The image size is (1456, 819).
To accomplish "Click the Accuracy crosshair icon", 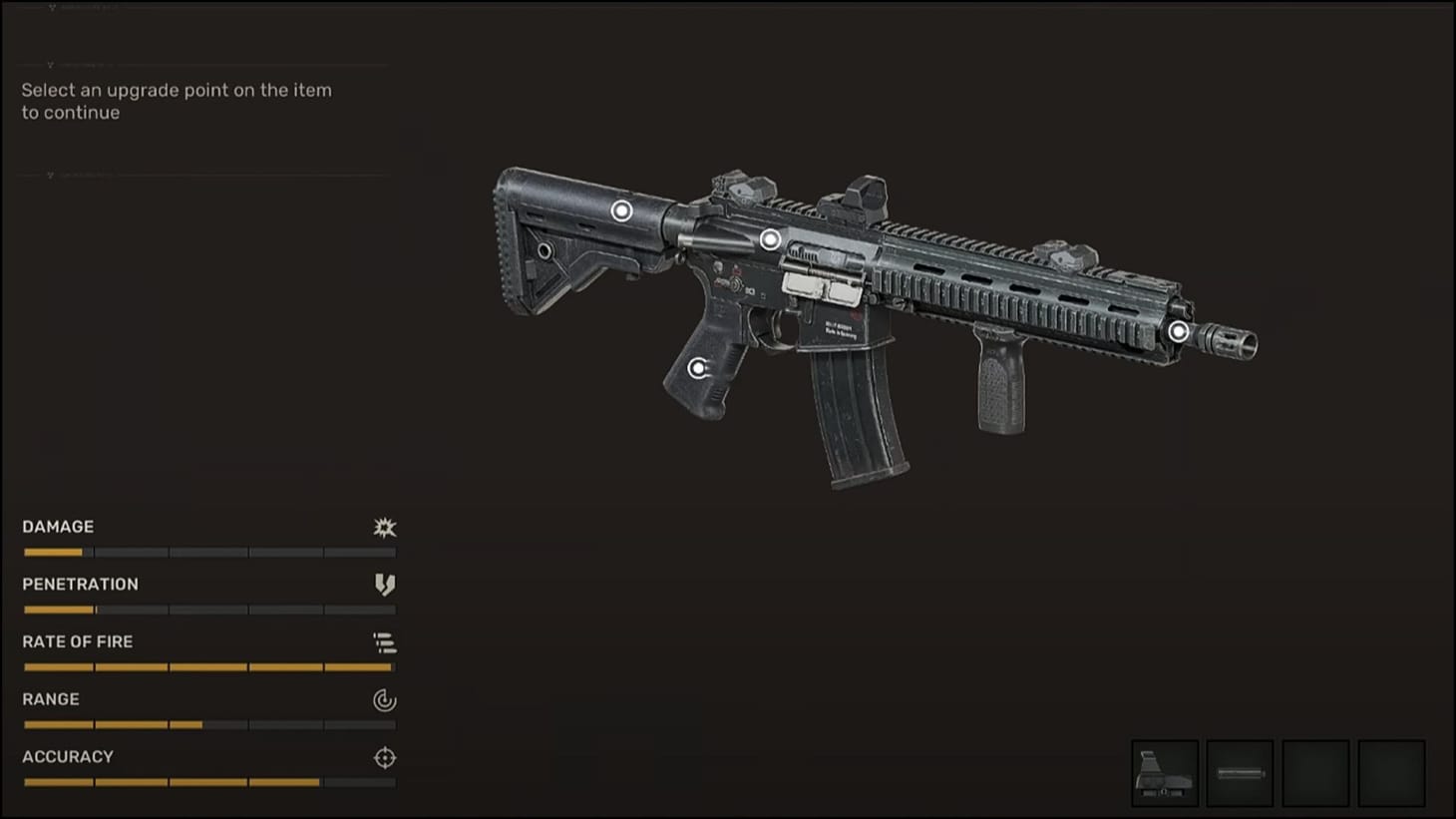I will click(384, 757).
